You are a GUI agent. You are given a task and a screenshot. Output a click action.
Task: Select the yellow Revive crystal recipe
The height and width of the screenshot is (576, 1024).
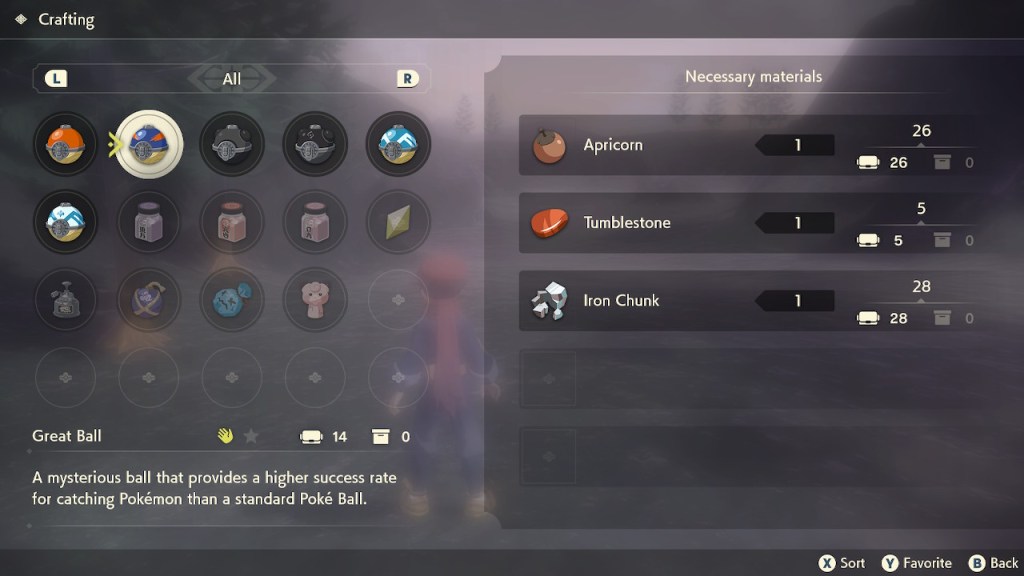tap(398, 221)
